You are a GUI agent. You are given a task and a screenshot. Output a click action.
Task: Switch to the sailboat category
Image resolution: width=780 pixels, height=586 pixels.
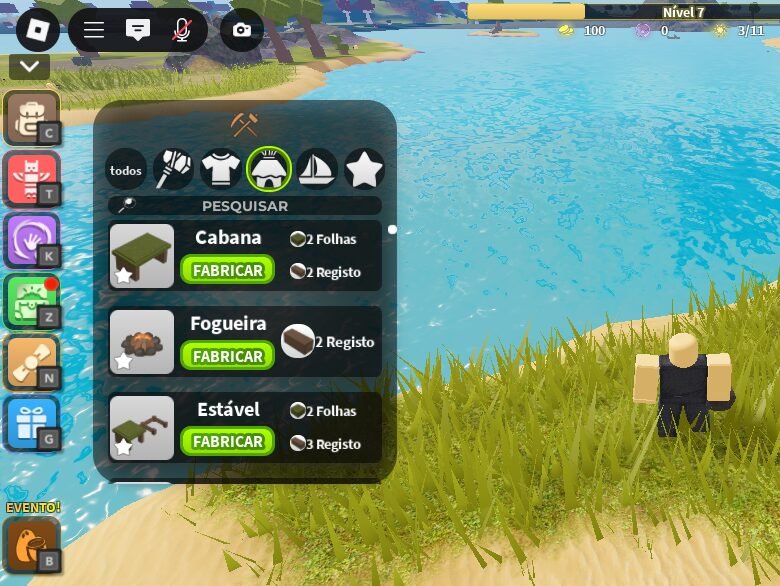coord(317,169)
